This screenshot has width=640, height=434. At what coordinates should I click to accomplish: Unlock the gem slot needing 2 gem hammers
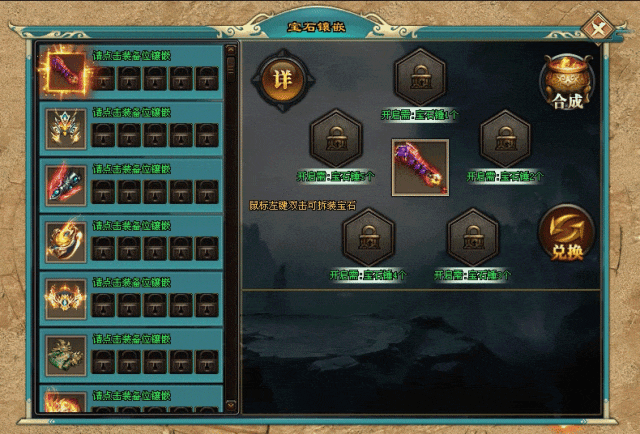505,139
